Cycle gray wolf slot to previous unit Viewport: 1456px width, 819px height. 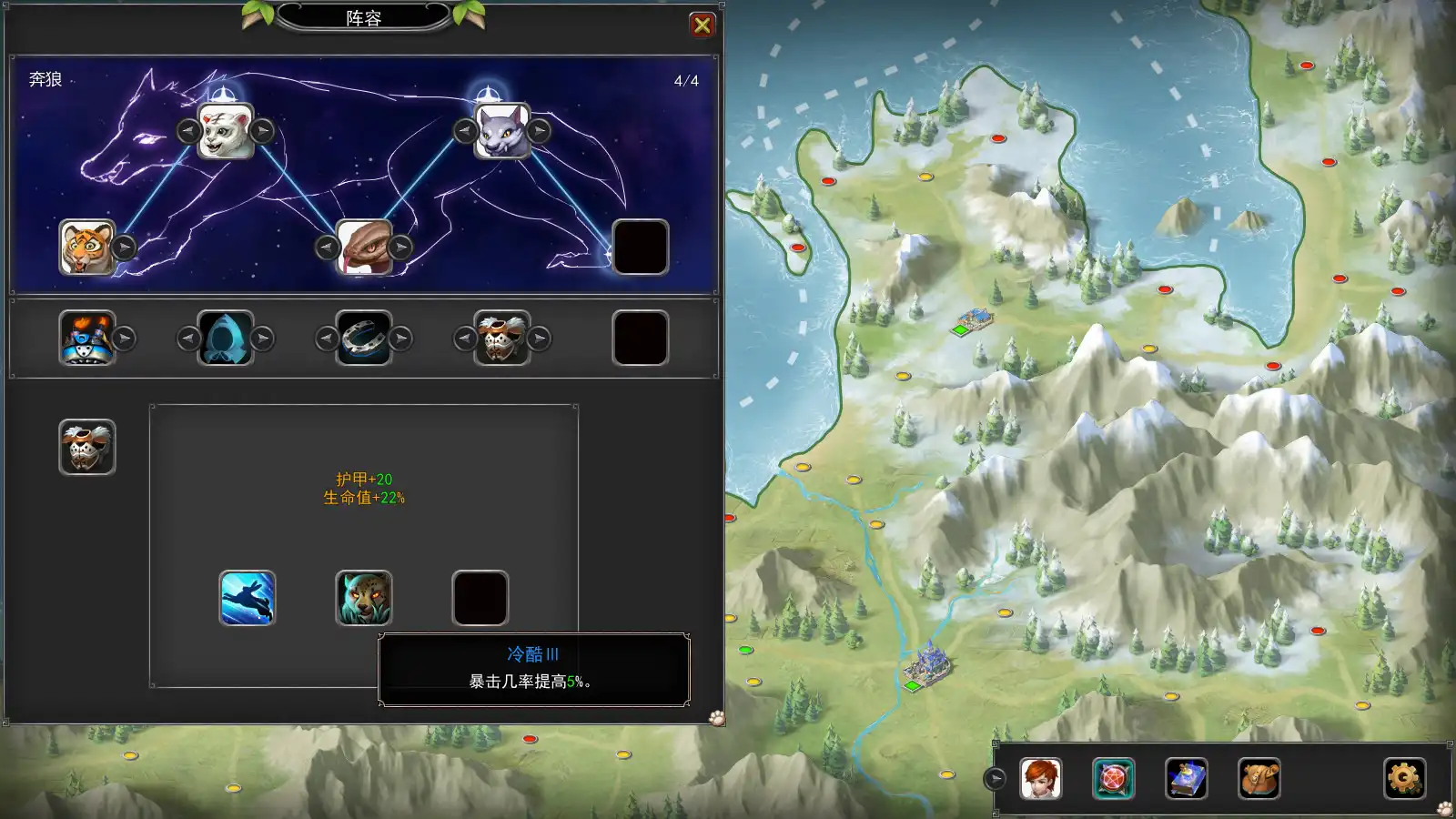pos(465,131)
